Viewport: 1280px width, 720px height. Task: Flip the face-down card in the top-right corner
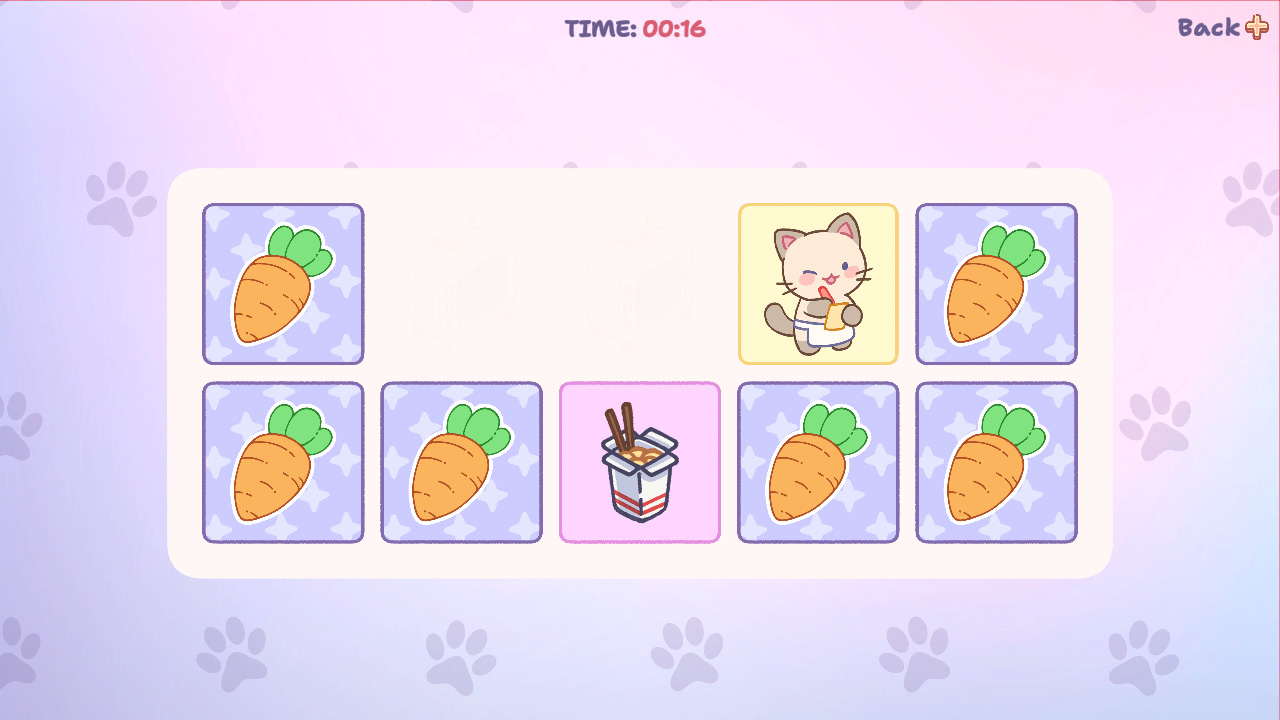click(x=996, y=283)
